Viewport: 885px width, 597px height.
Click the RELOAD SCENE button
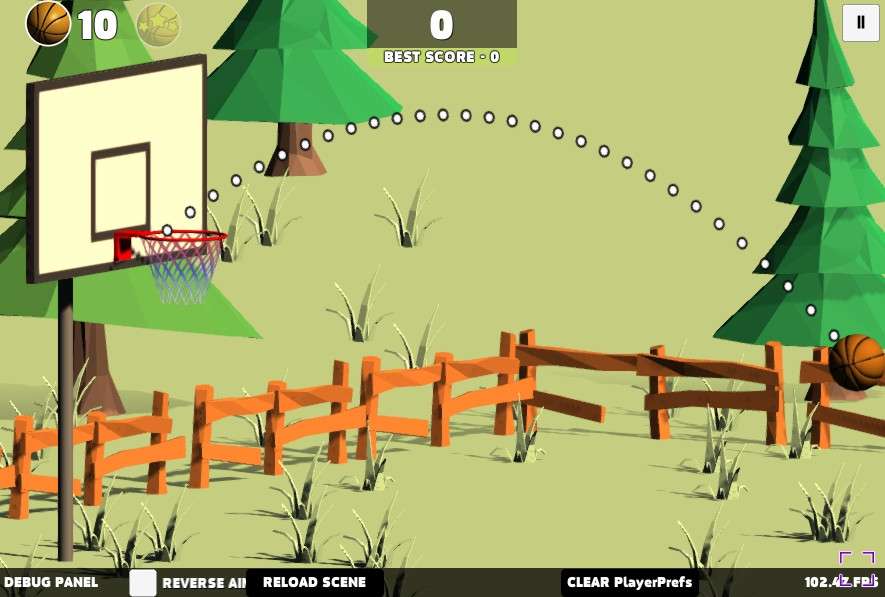pos(314,582)
